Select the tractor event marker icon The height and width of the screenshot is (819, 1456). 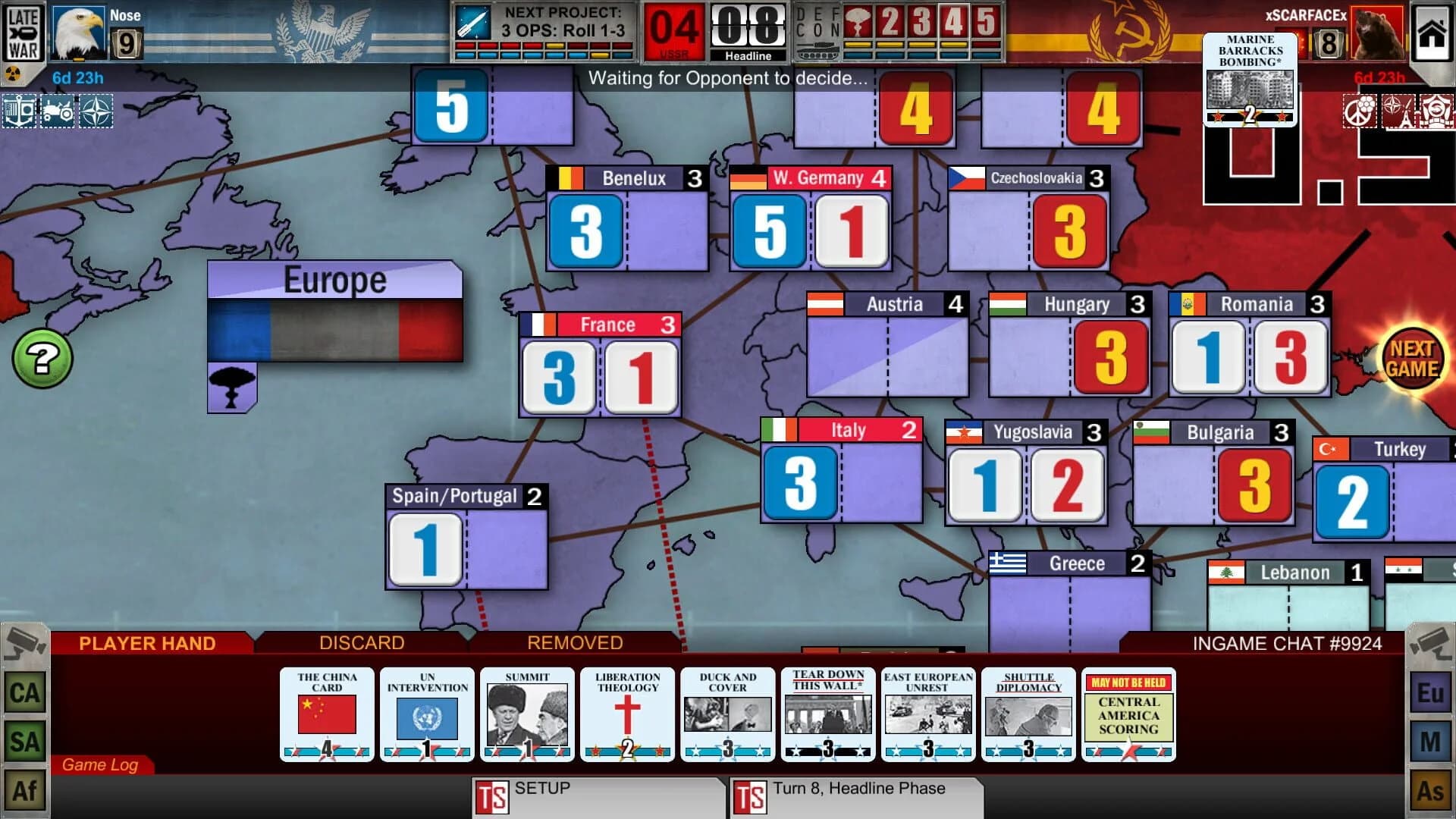point(58,112)
